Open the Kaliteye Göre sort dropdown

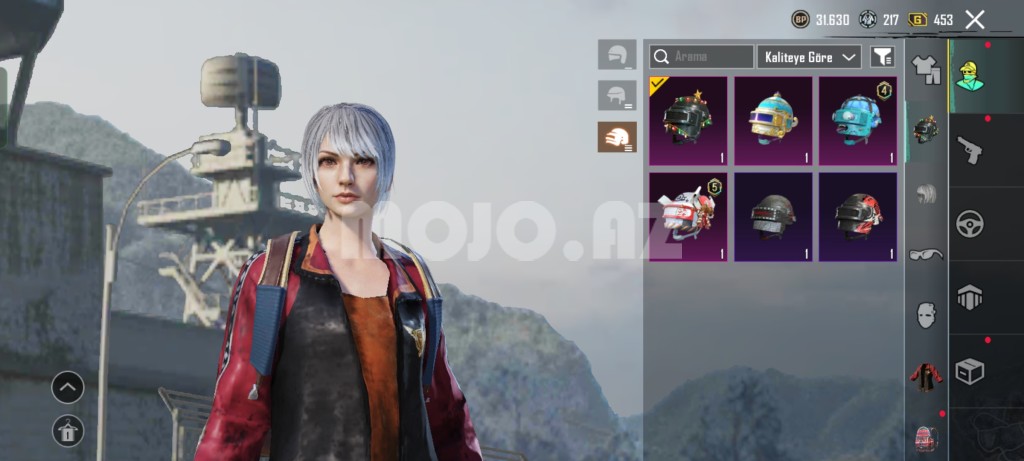point(809,57)
